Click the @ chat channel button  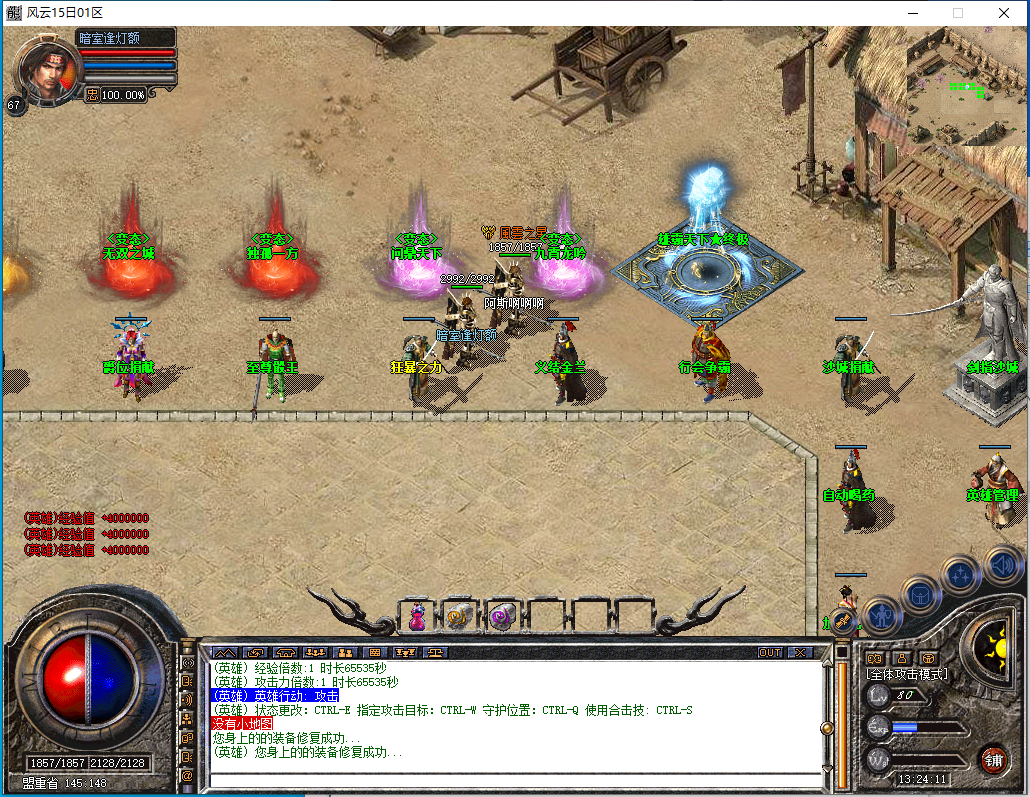point(187,775)
